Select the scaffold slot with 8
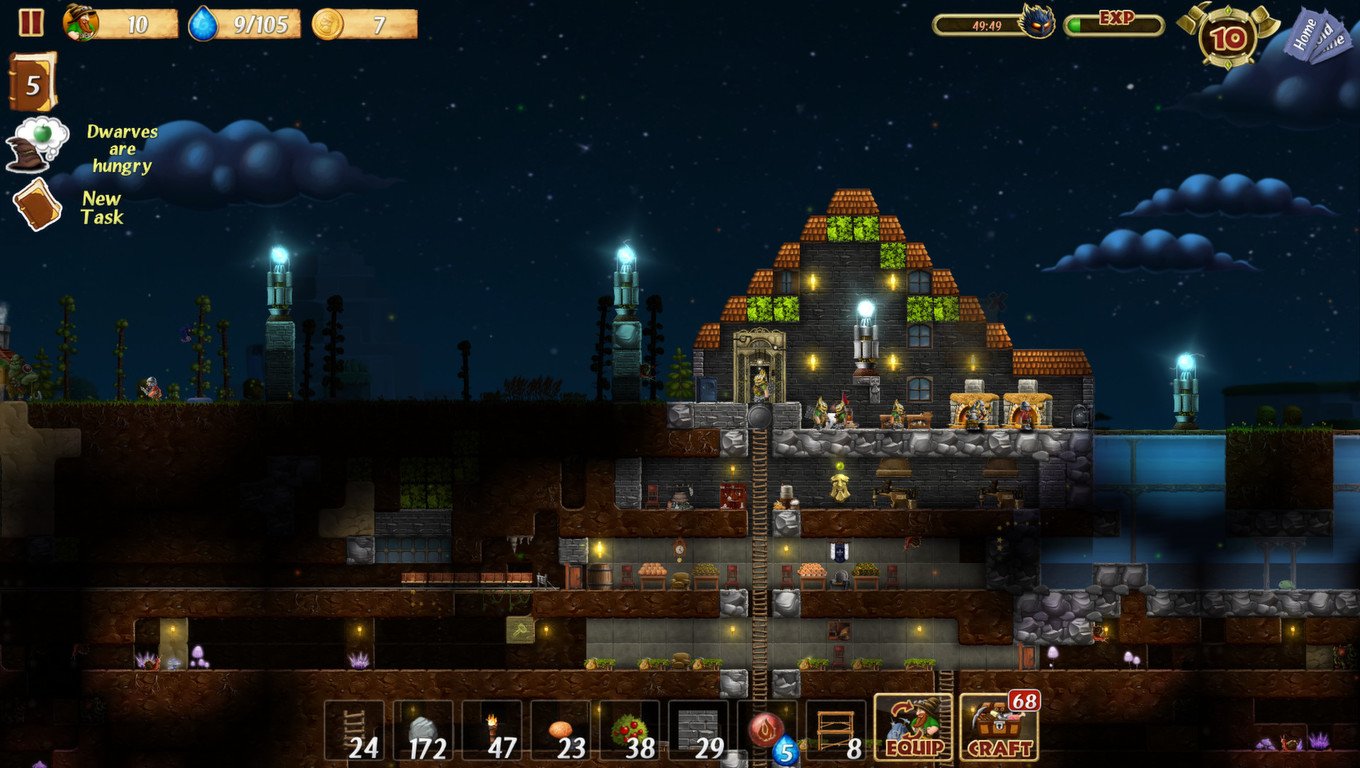This screenshot has height=768, width=1360. point(836,730)
